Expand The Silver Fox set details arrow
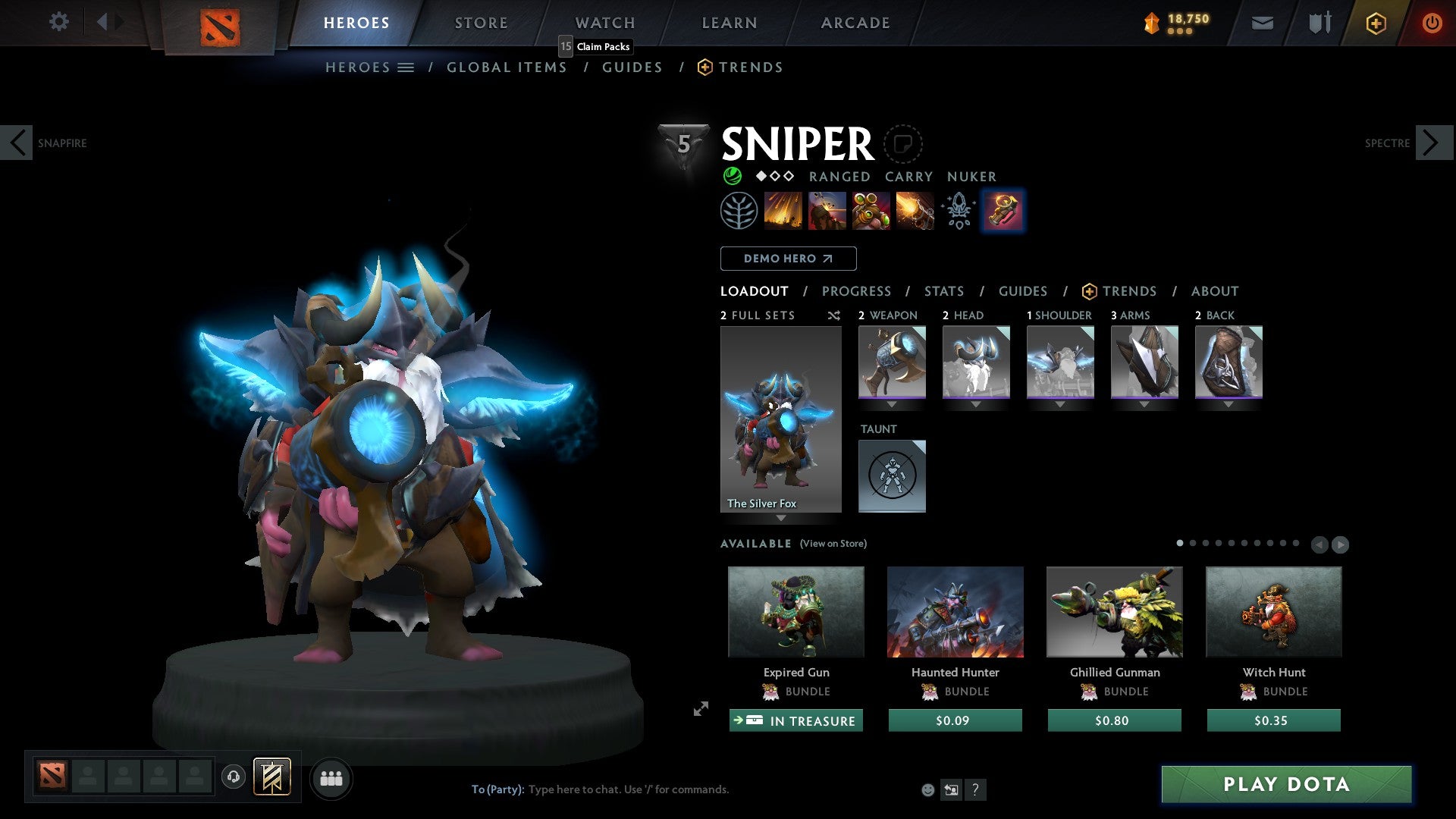The width and height of the screenshot is (1456, 819). [x=781, y=519]
